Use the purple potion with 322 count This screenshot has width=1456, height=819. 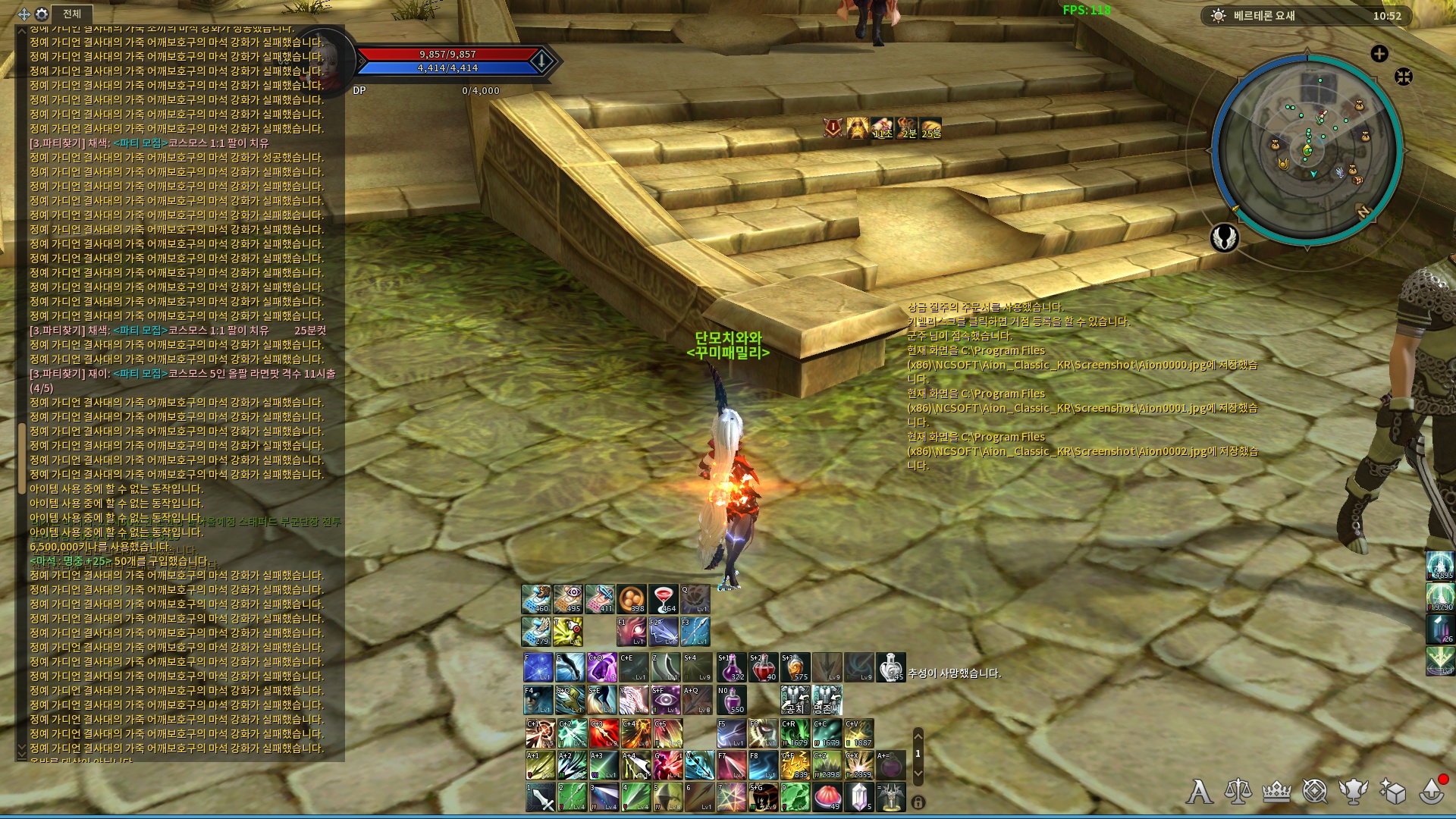point(732,667)
